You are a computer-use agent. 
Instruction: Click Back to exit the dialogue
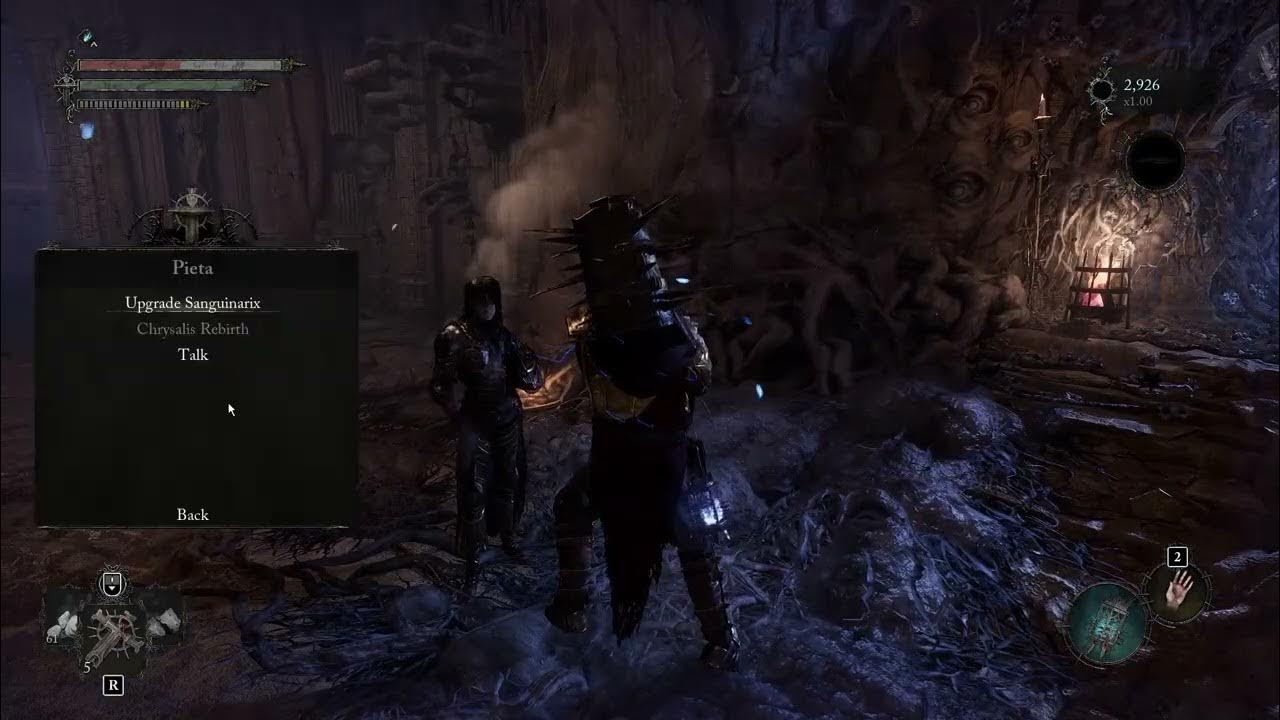pyautogui.click(x=192, y=514)
